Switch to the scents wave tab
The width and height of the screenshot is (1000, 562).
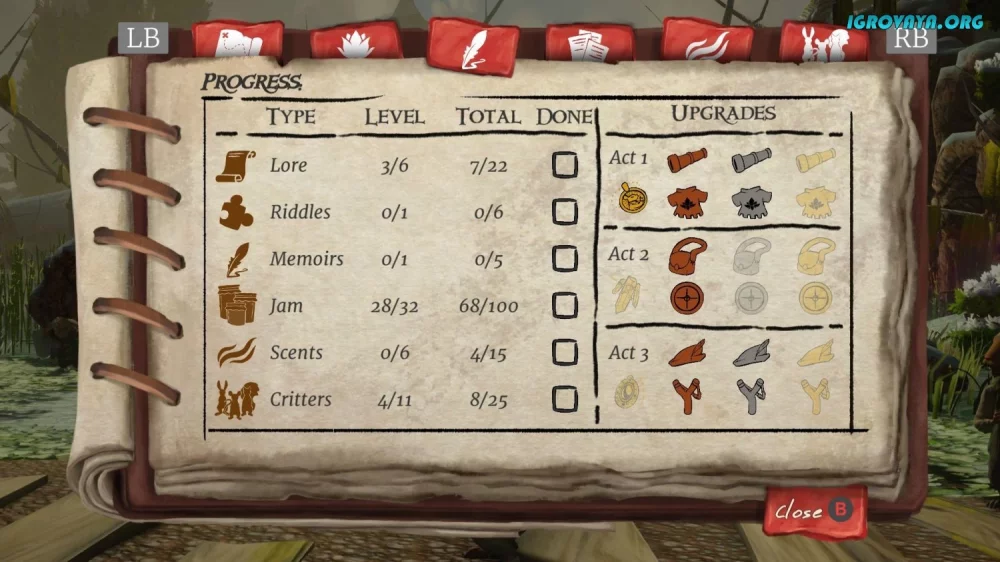point(708,43)
